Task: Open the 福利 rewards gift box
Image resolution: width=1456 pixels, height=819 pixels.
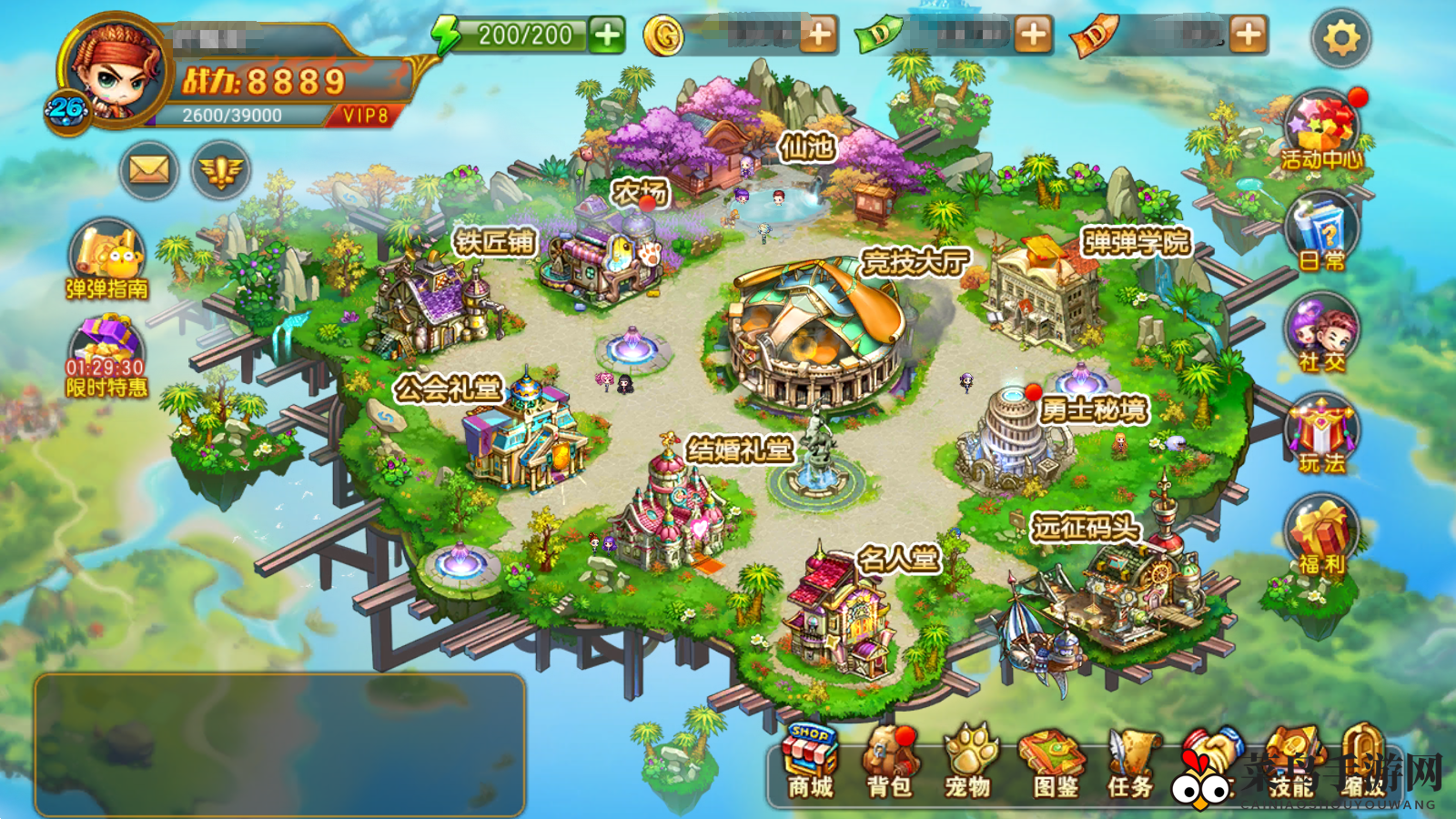Action: 1322,538
